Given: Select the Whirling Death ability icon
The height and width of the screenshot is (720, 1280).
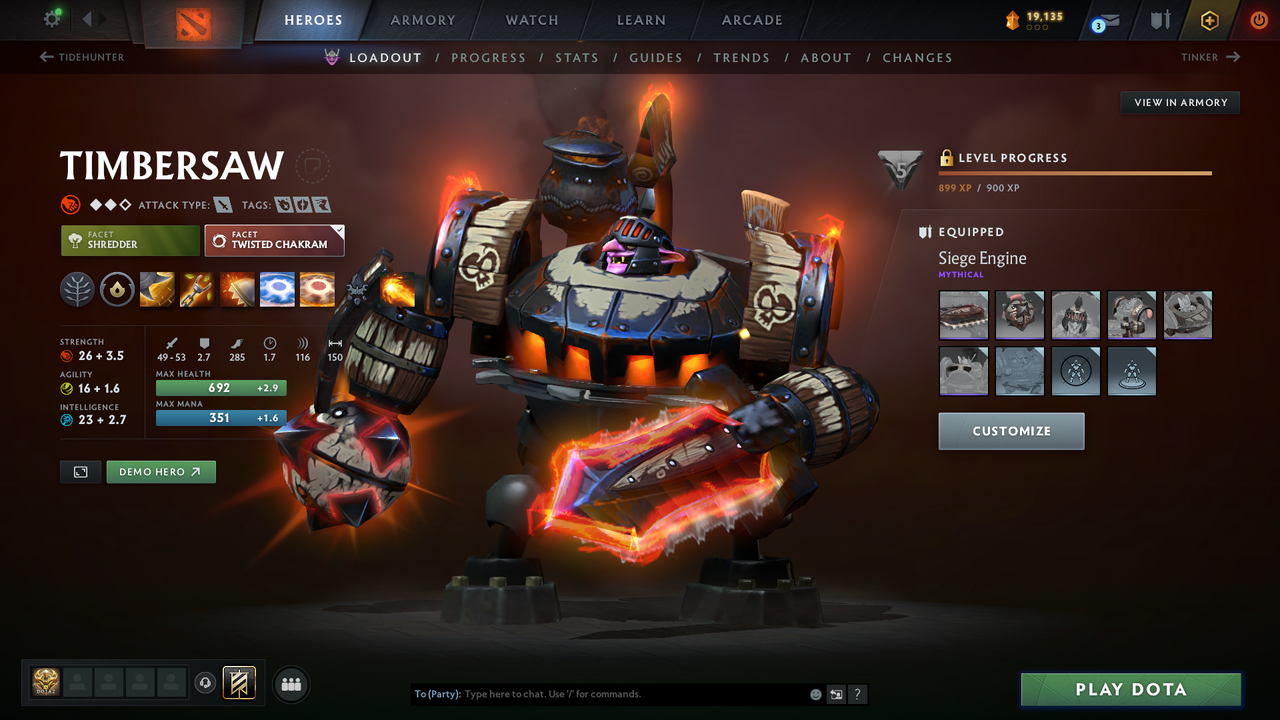Looking at the screenshot, I should 157,289.
